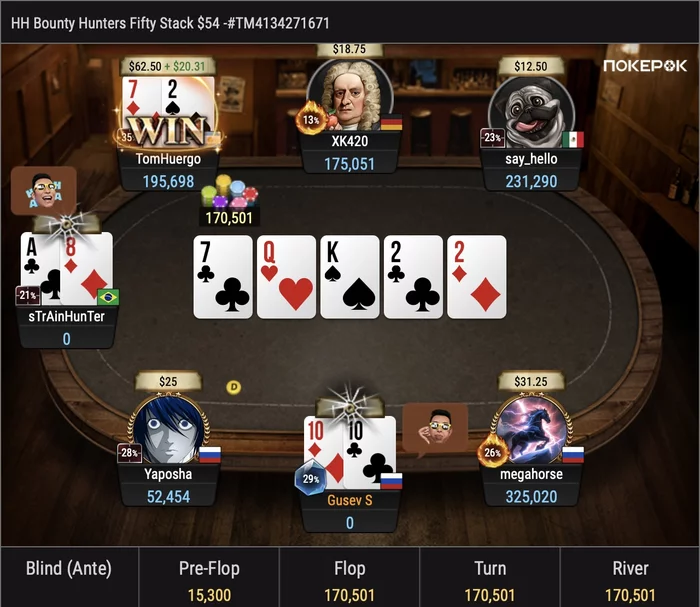Click say_hello's pug avatar
The width and height of the screenshot is (700, 607).
(x=531, y=112)
